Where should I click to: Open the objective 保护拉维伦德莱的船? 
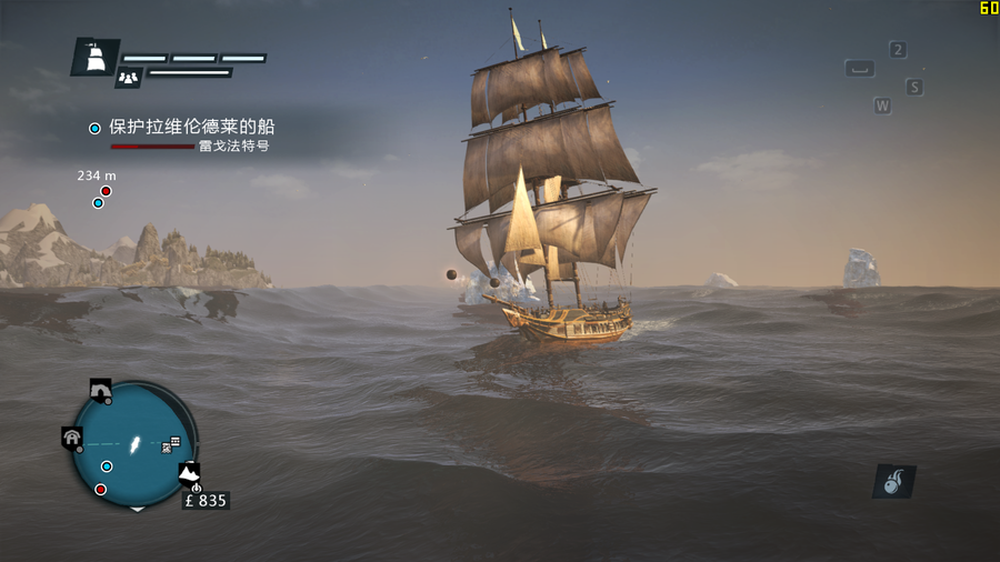(191, 127)
